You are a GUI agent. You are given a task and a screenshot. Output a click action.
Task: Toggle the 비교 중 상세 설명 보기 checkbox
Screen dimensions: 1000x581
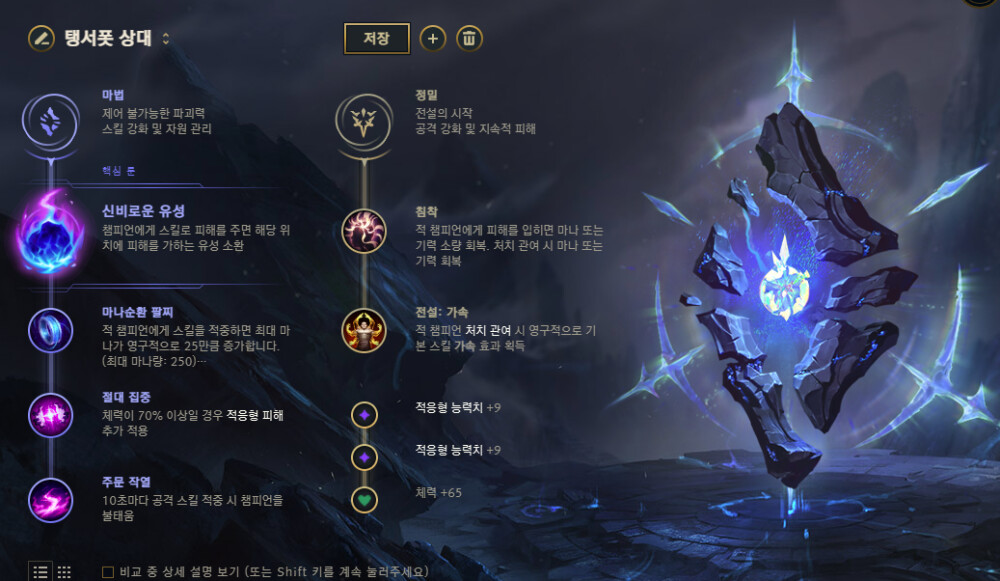tap(108, 572)
